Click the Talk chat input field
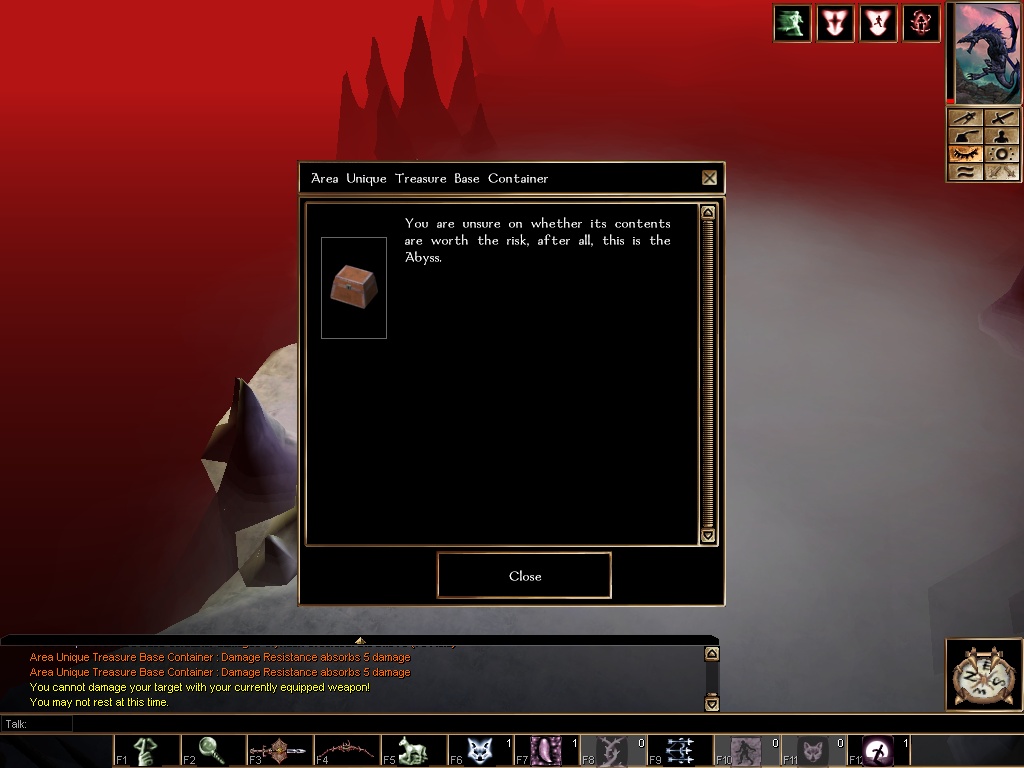The image size is (1024, 768). tap(380, 724)
